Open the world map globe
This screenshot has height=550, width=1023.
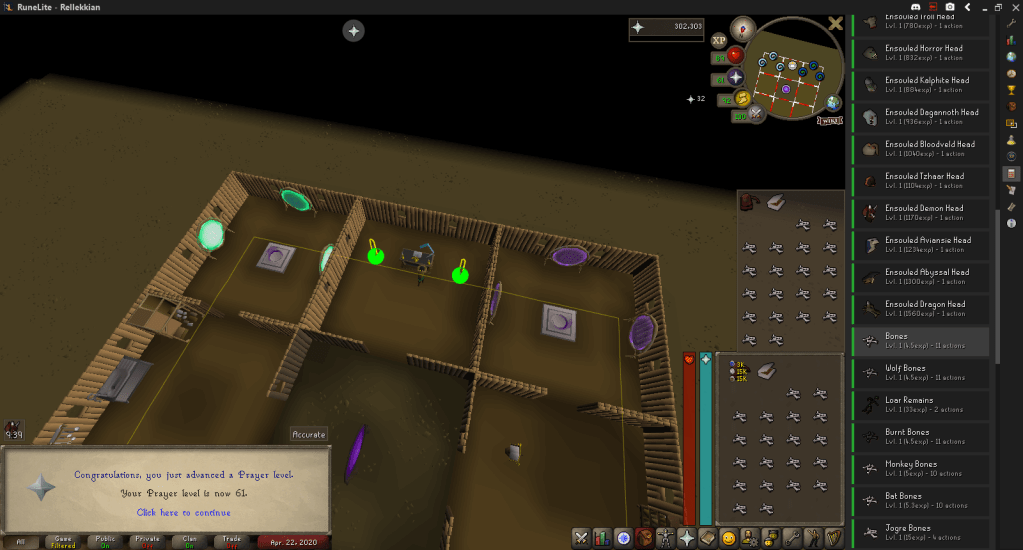[833, 103]
